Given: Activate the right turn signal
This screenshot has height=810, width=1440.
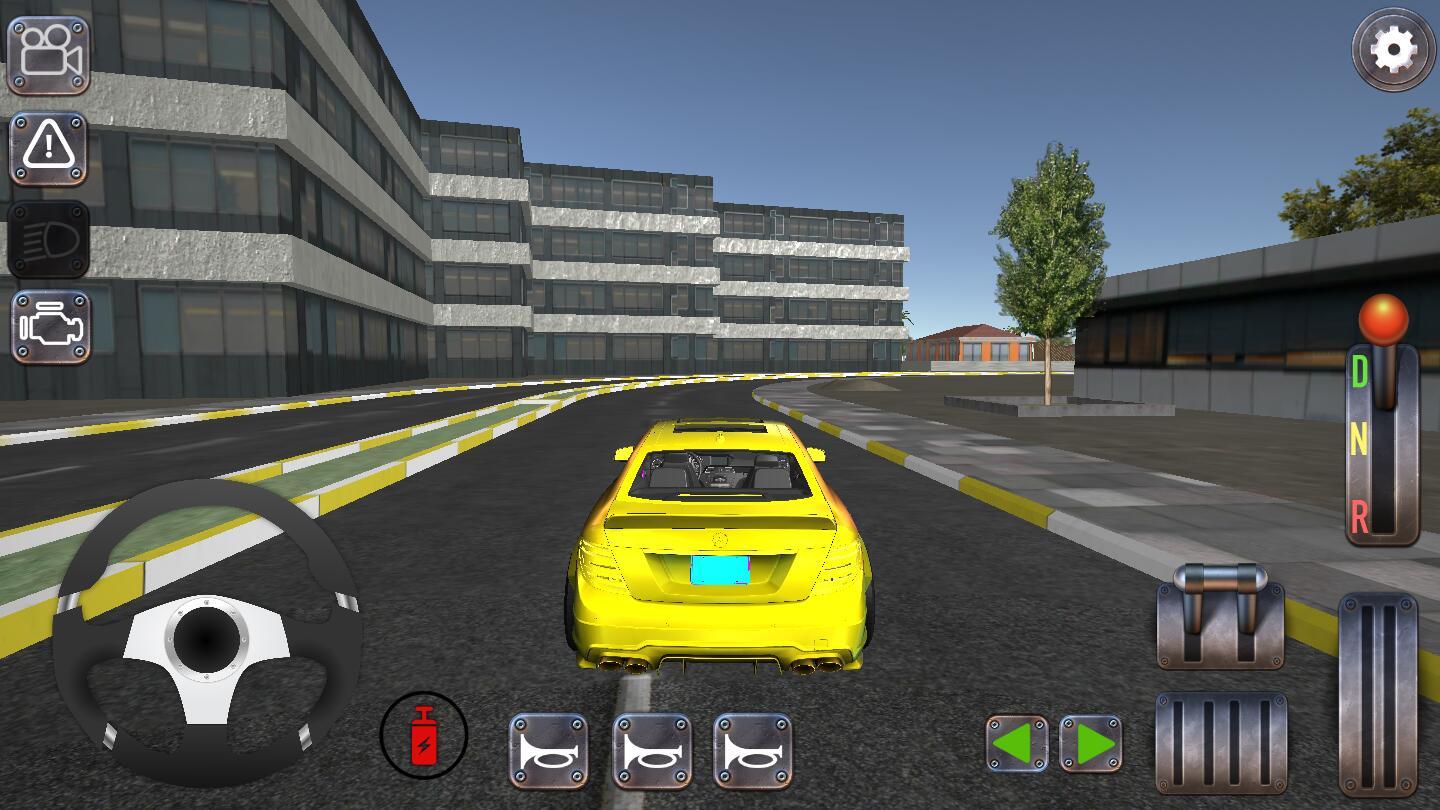Looking at the screenshot, I should pos(1089,741).
